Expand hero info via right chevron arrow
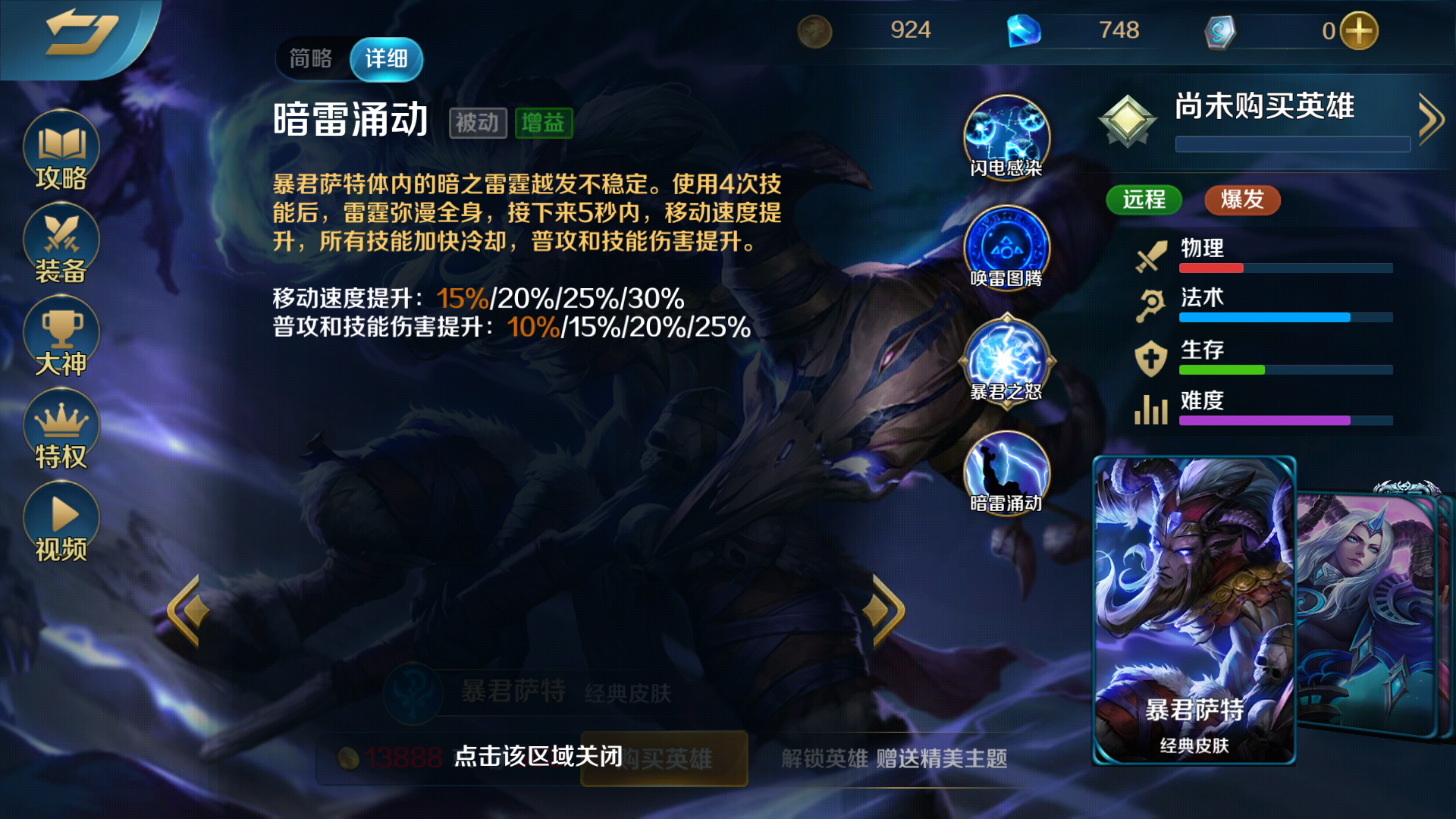The image size is (1456, 819). [x=1430, y=118]
